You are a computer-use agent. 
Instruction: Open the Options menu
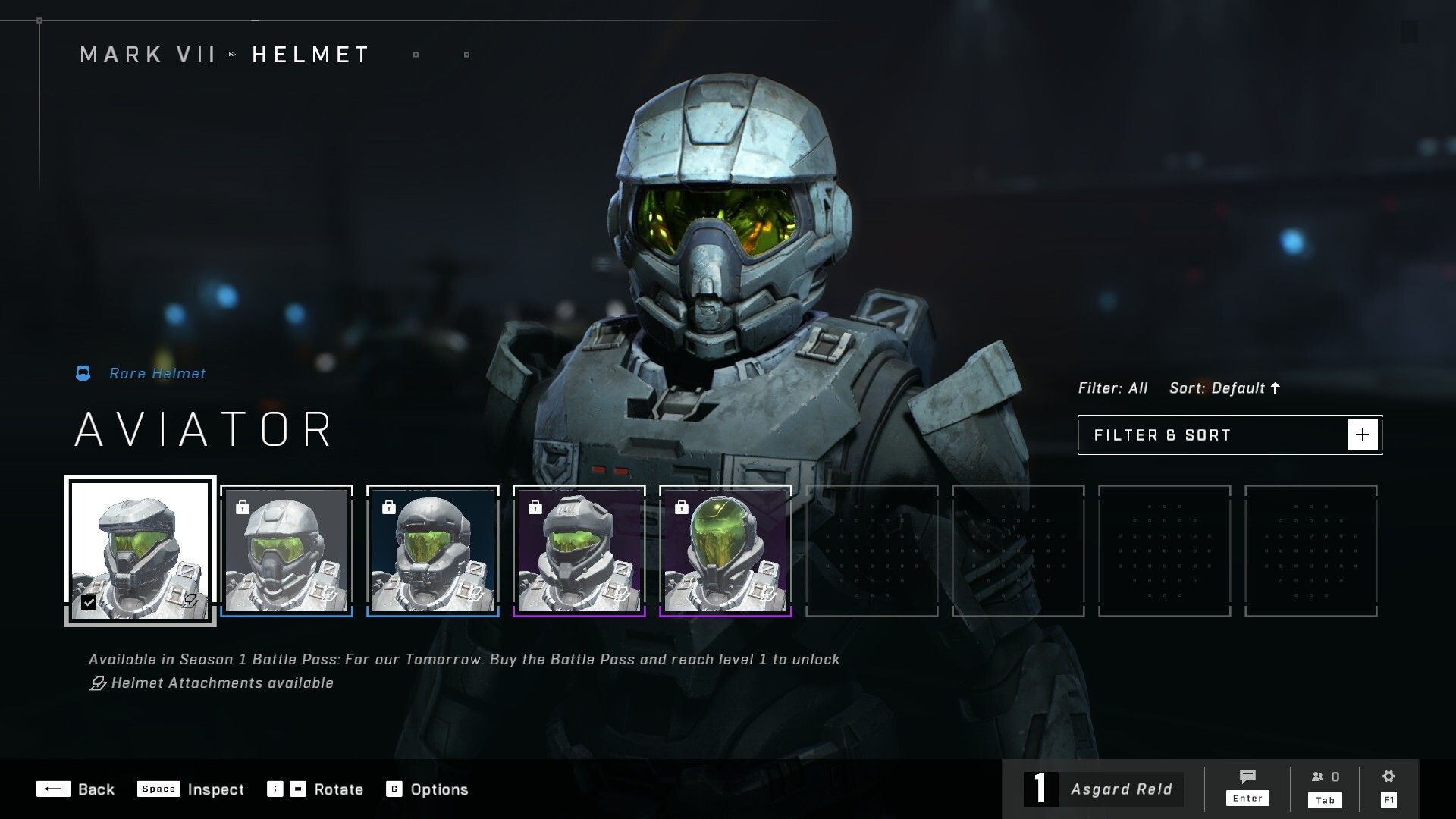[x=427, y=789]
